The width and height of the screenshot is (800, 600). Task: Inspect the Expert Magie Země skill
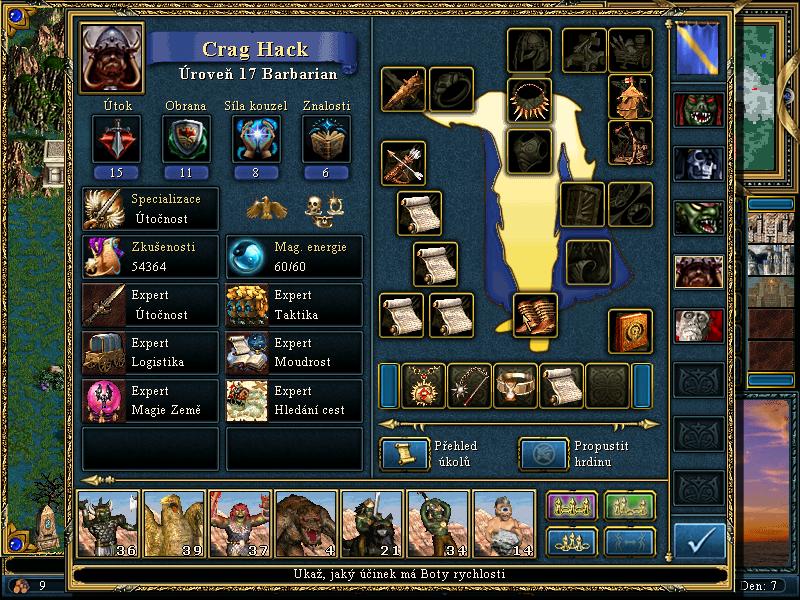[x=151, y=400]
